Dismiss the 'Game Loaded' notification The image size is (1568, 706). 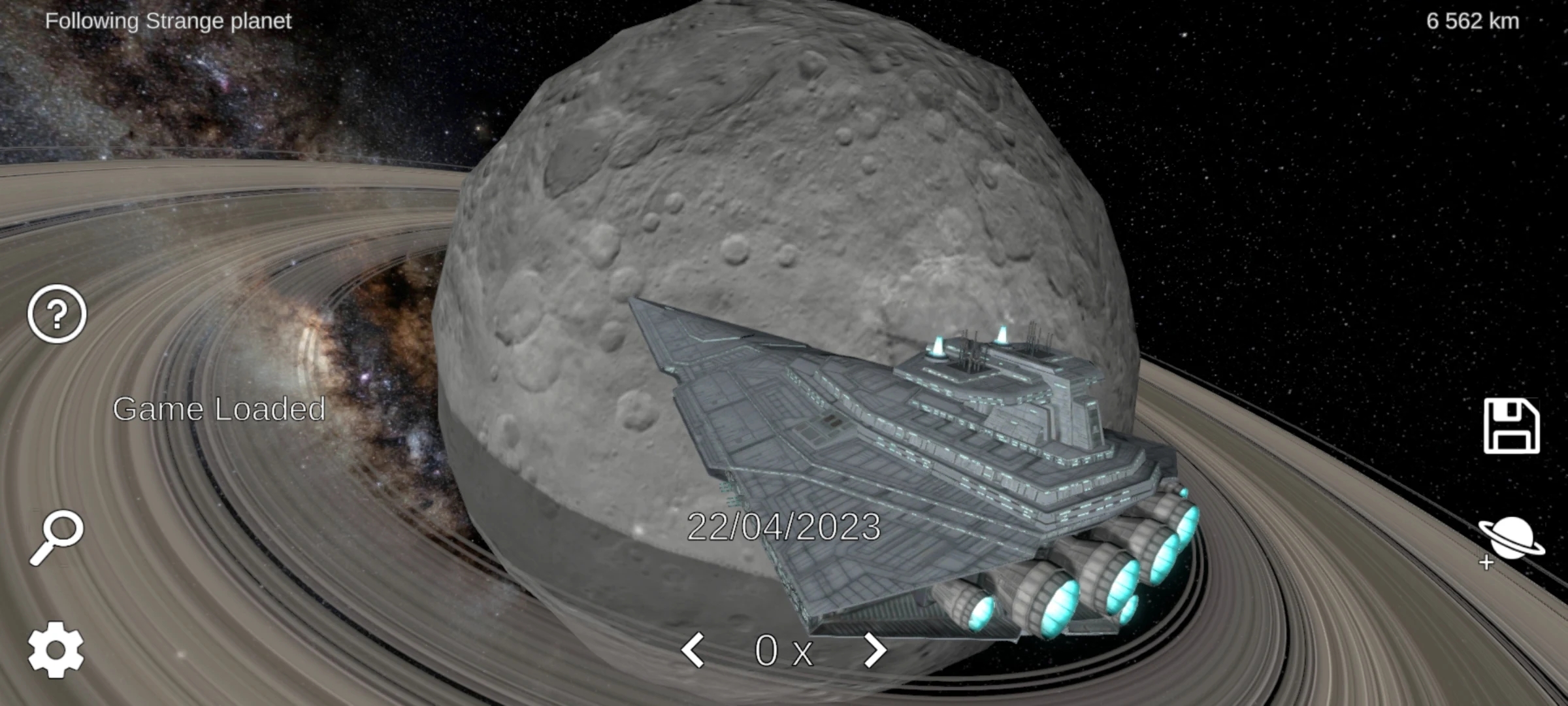tap(220, 410)
